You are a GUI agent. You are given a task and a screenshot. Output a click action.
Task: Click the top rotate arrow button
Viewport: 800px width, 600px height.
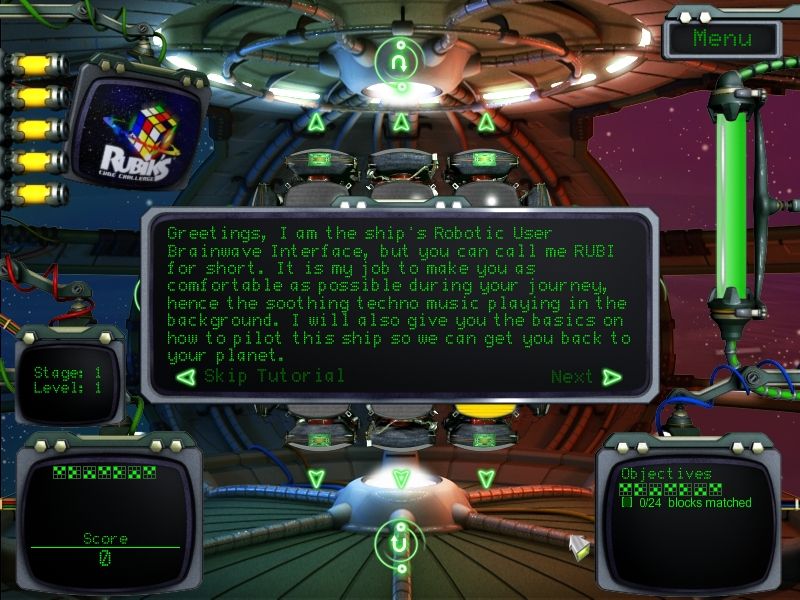coord(400,61)
